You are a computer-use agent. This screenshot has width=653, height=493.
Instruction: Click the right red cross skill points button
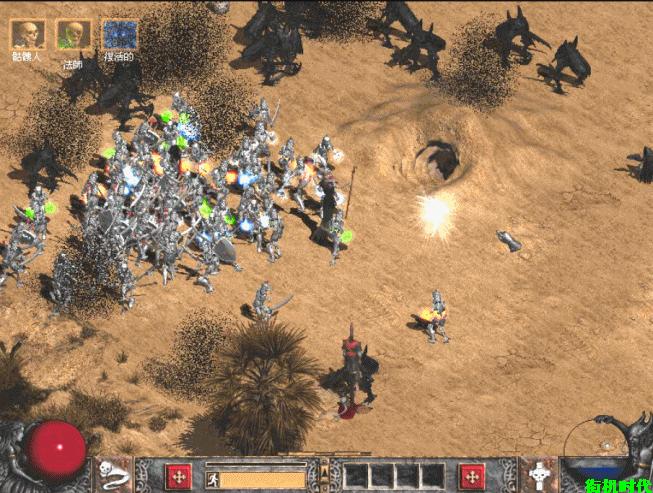pyautogui.click(x=472, y=476)
